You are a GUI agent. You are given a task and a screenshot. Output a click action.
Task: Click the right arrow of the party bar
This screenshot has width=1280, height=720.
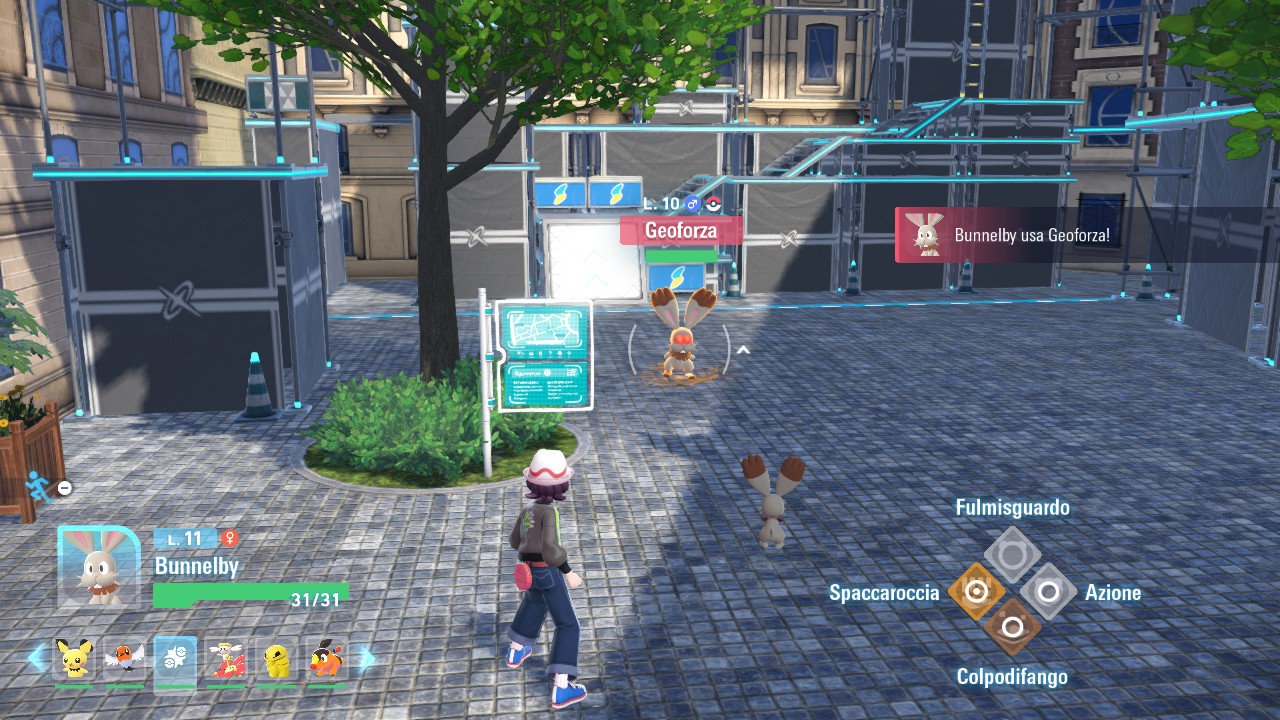(366, 658)
